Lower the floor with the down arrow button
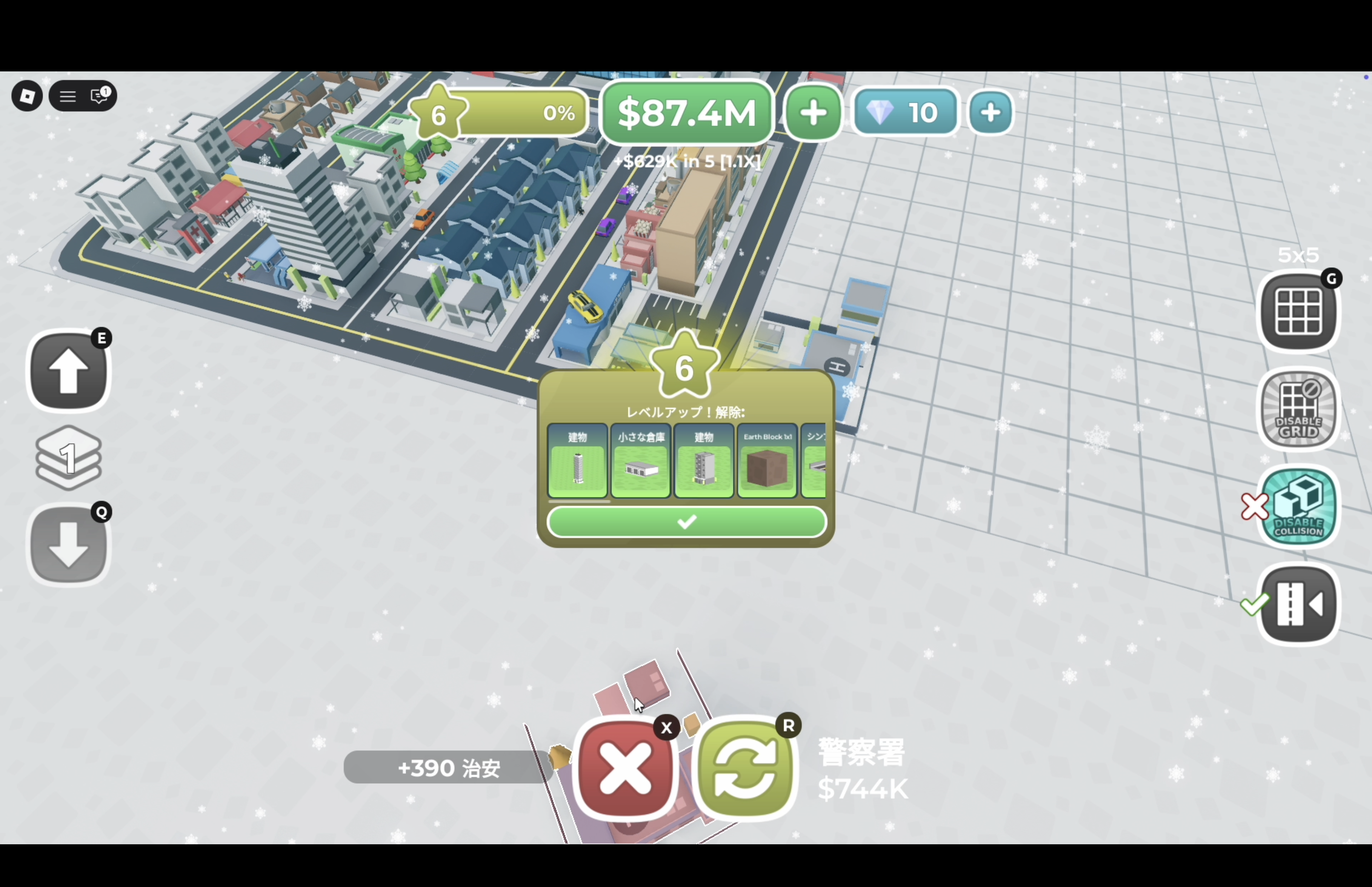 point(68,545)
